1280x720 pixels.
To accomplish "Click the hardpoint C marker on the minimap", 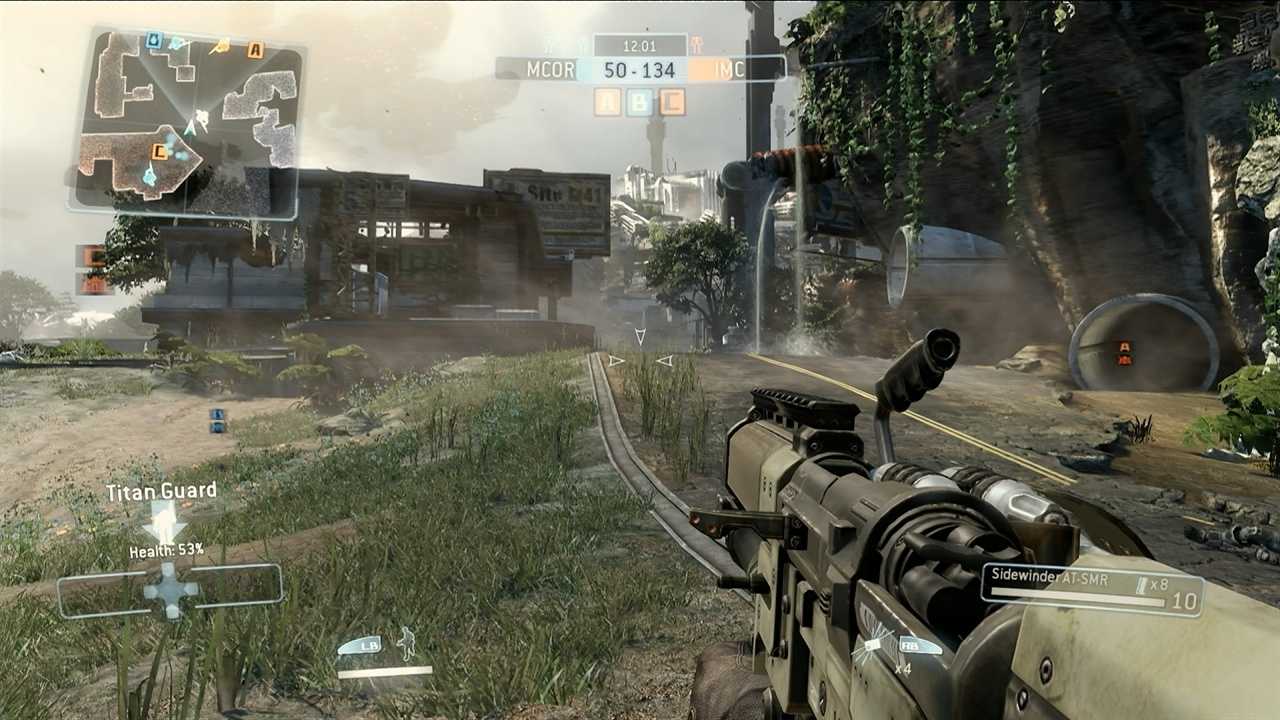I will pyautogui.click(x=159, y=151).
